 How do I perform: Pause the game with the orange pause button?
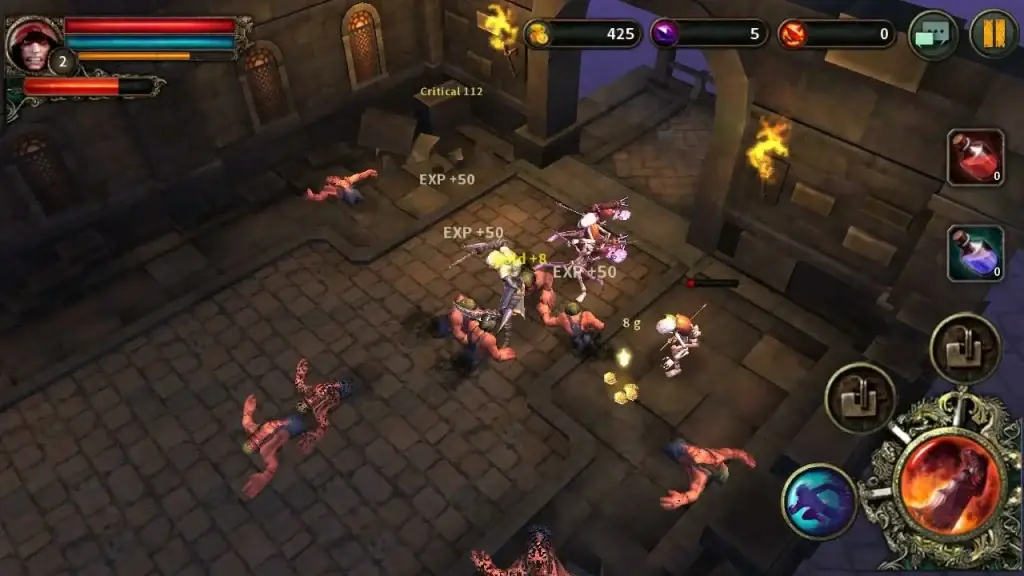pyautogui.click(x=993, y=34)
